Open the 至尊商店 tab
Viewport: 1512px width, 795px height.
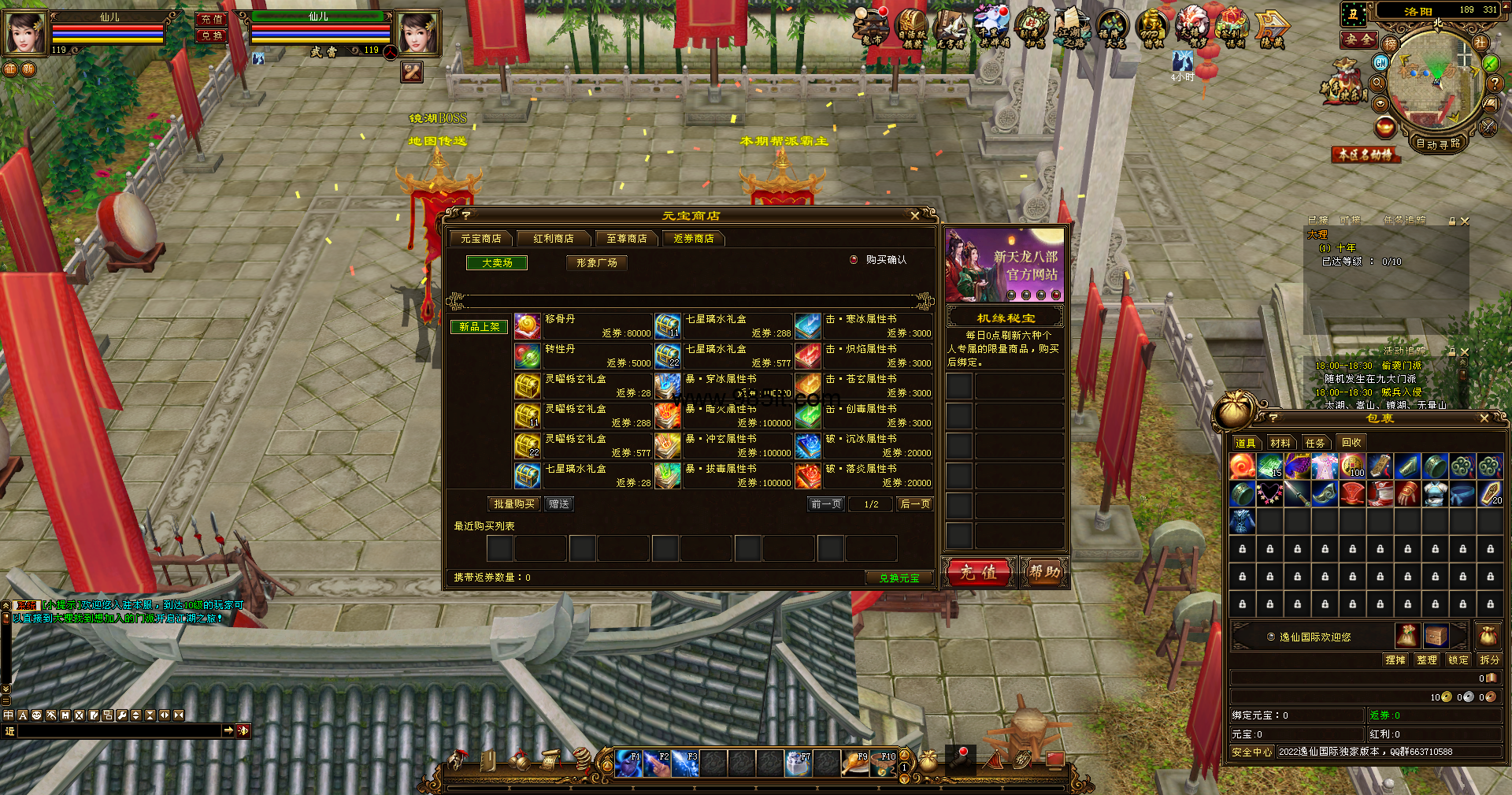[626, 239]
